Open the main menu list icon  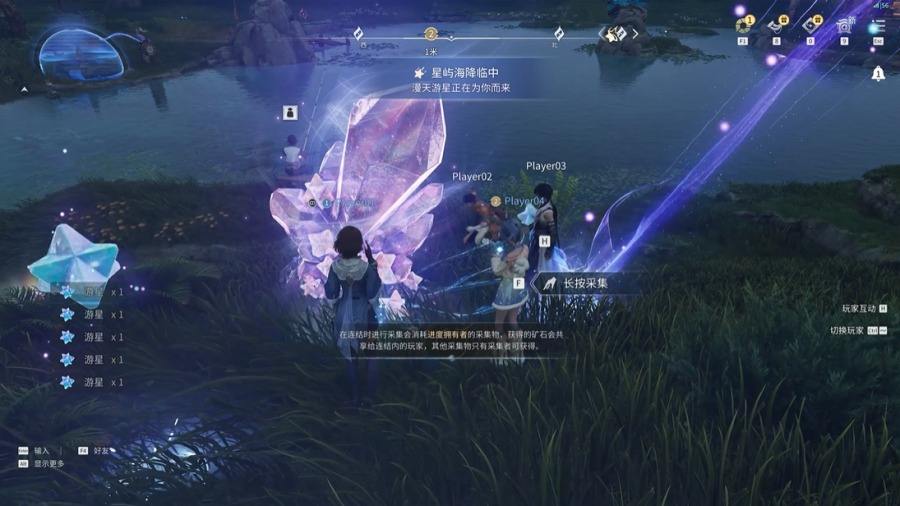pyautogui.click(x=877, y=27)
